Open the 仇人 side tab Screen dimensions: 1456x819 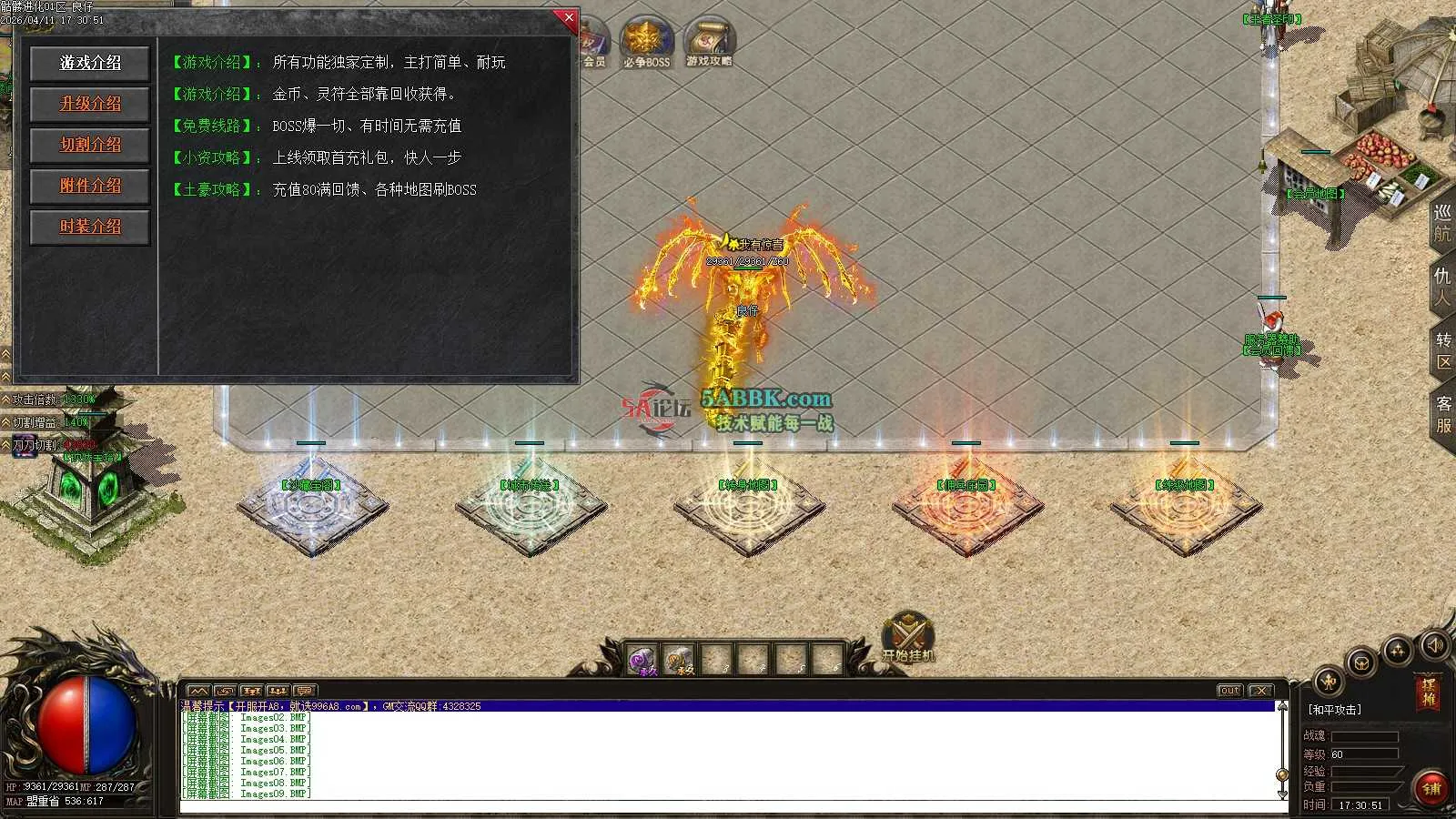pyautogui.click(x=1442, y=287)
